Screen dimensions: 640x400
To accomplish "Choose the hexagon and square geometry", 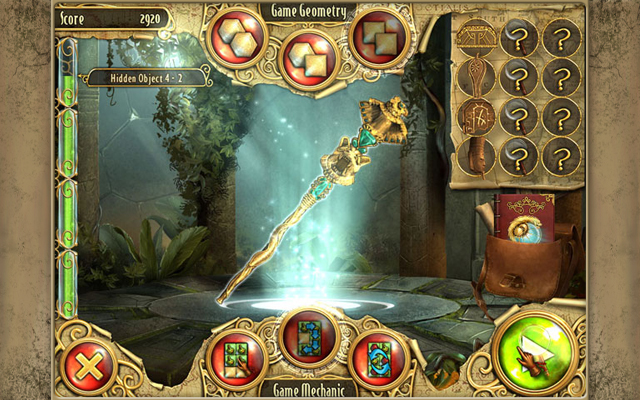I will coord(305,59).
